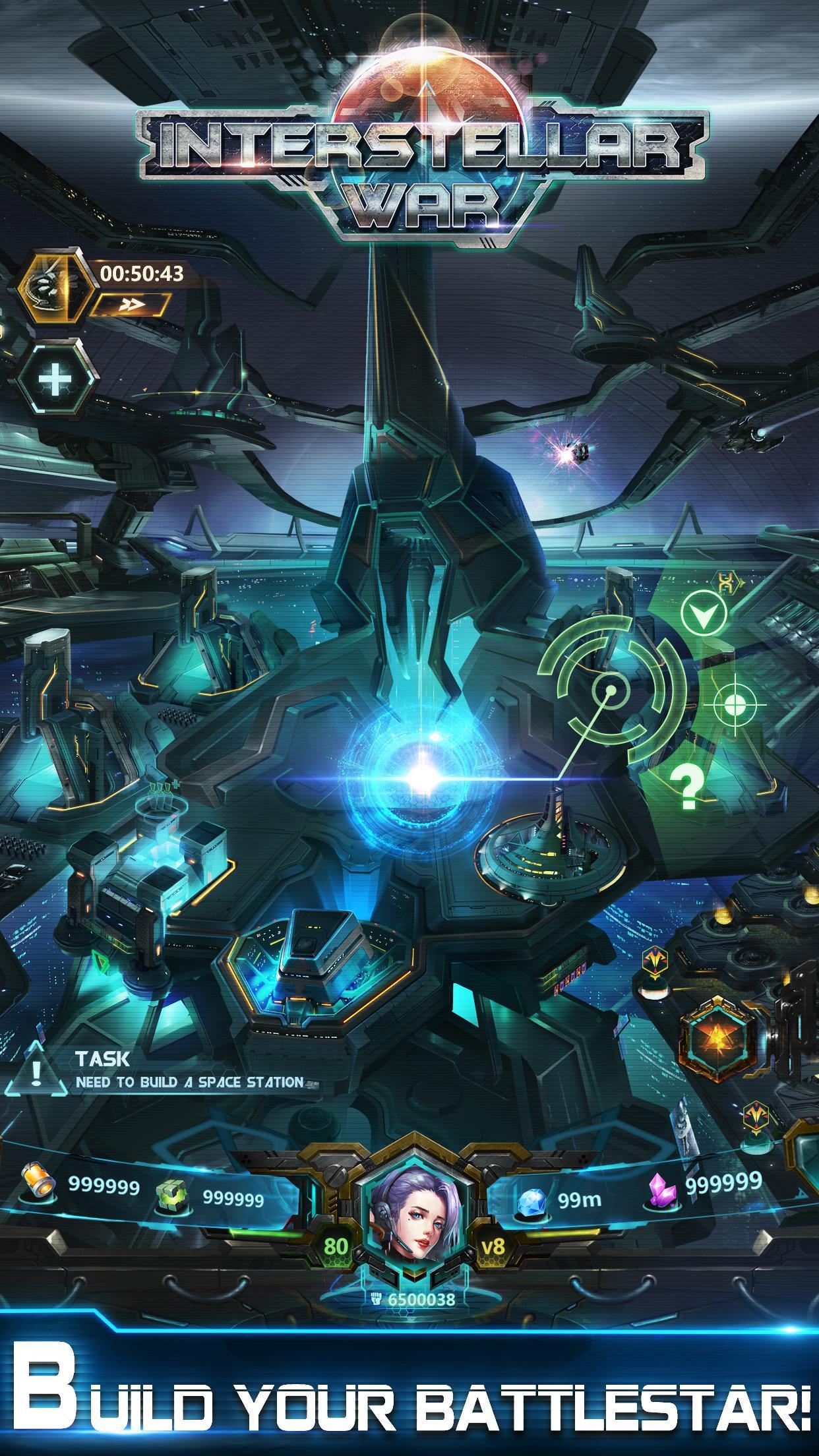This screenshot has width=819, height=1456.
Task: Tap the blue diamond currency icon
Action: click(532, 1199)
